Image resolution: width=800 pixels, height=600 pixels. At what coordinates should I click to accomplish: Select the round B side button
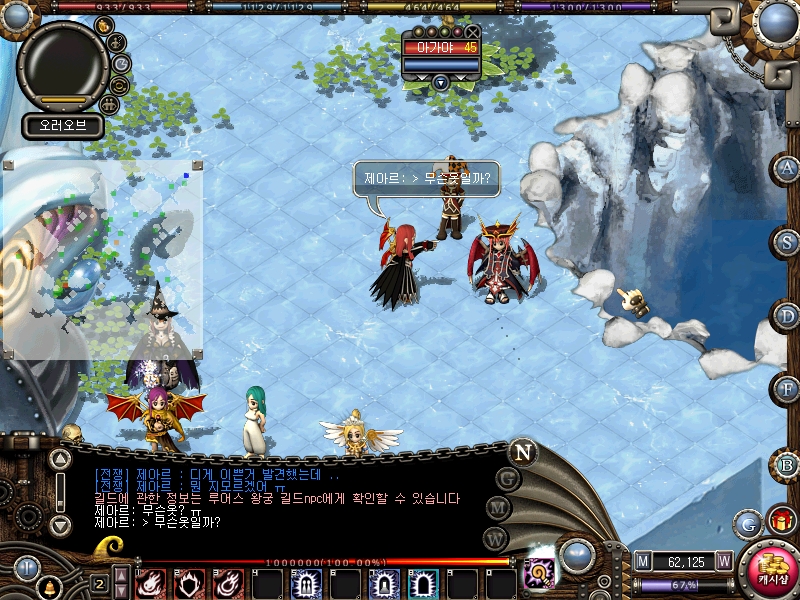click(787, 464)
